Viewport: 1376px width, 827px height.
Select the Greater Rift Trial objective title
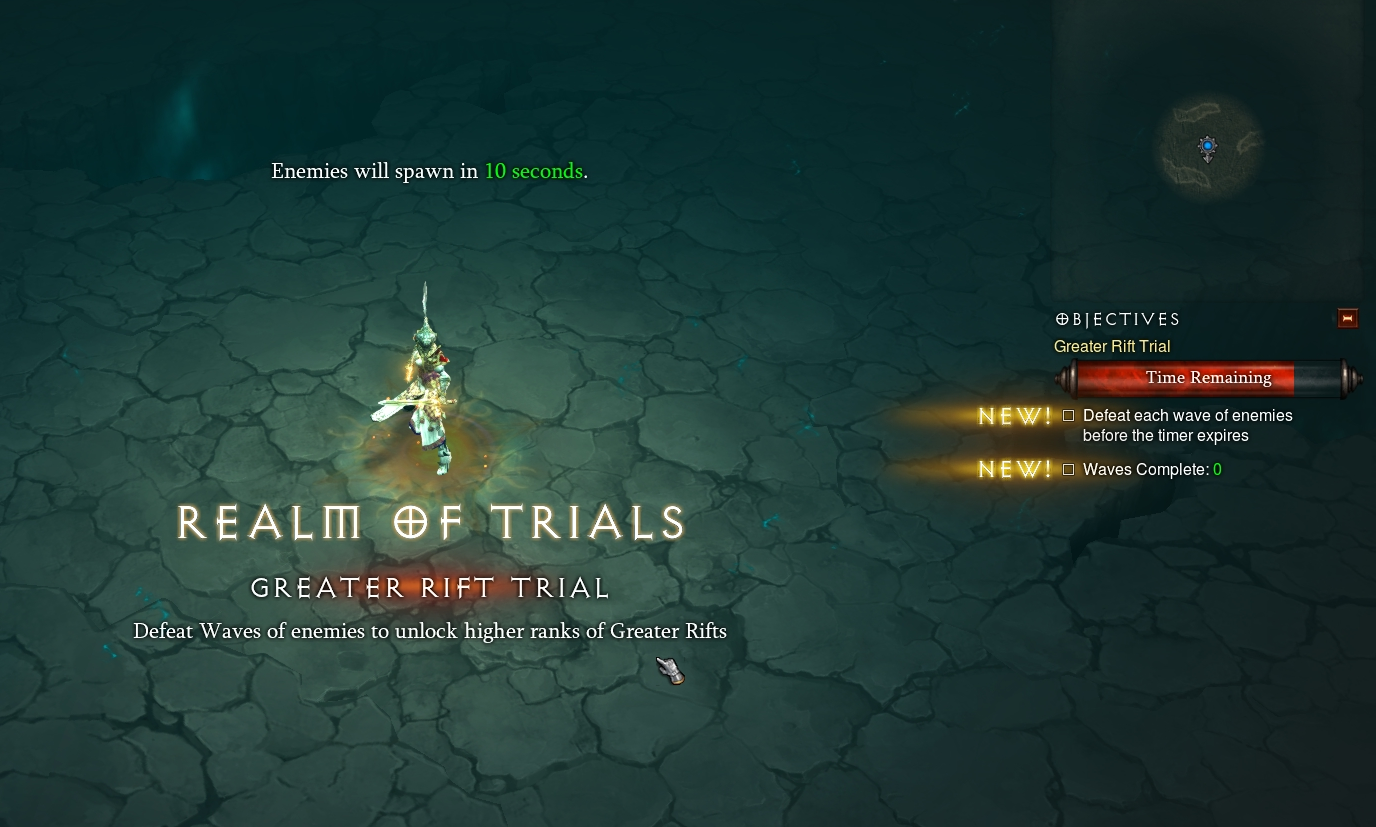coord(1112,347)
